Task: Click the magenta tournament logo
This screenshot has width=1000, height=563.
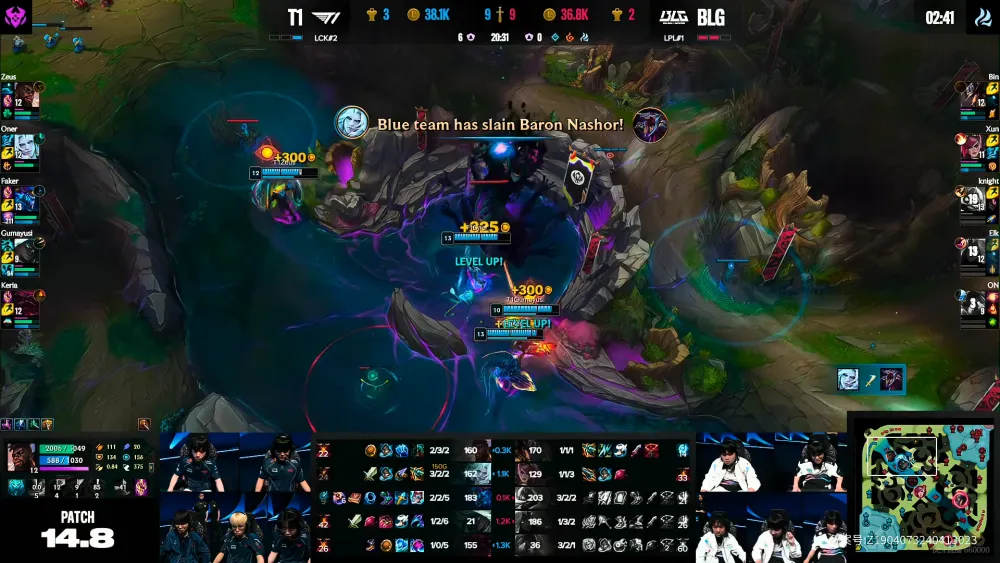Action: [17, 16]
